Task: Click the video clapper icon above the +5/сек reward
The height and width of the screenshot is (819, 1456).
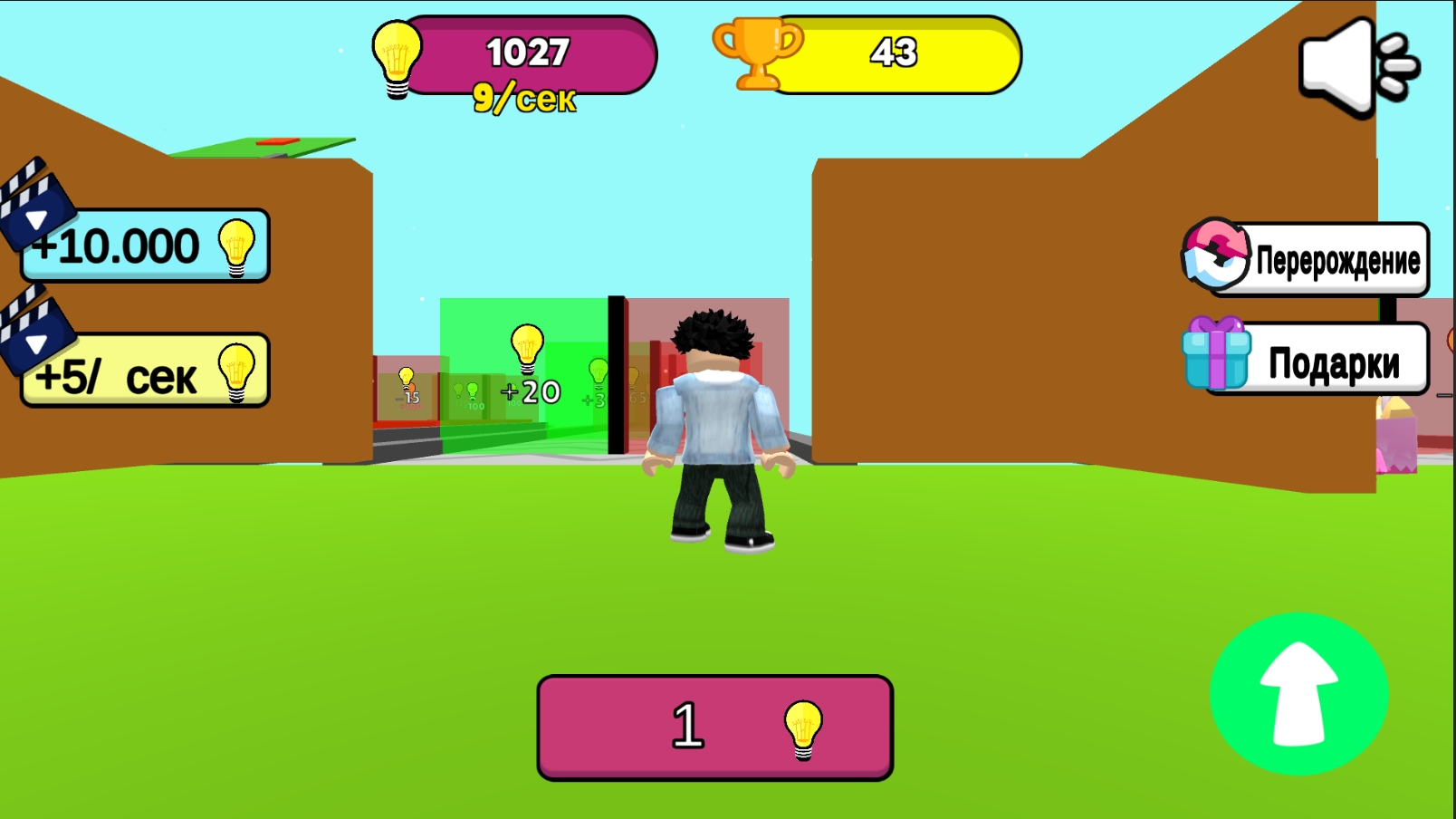Action: [36, 338]
